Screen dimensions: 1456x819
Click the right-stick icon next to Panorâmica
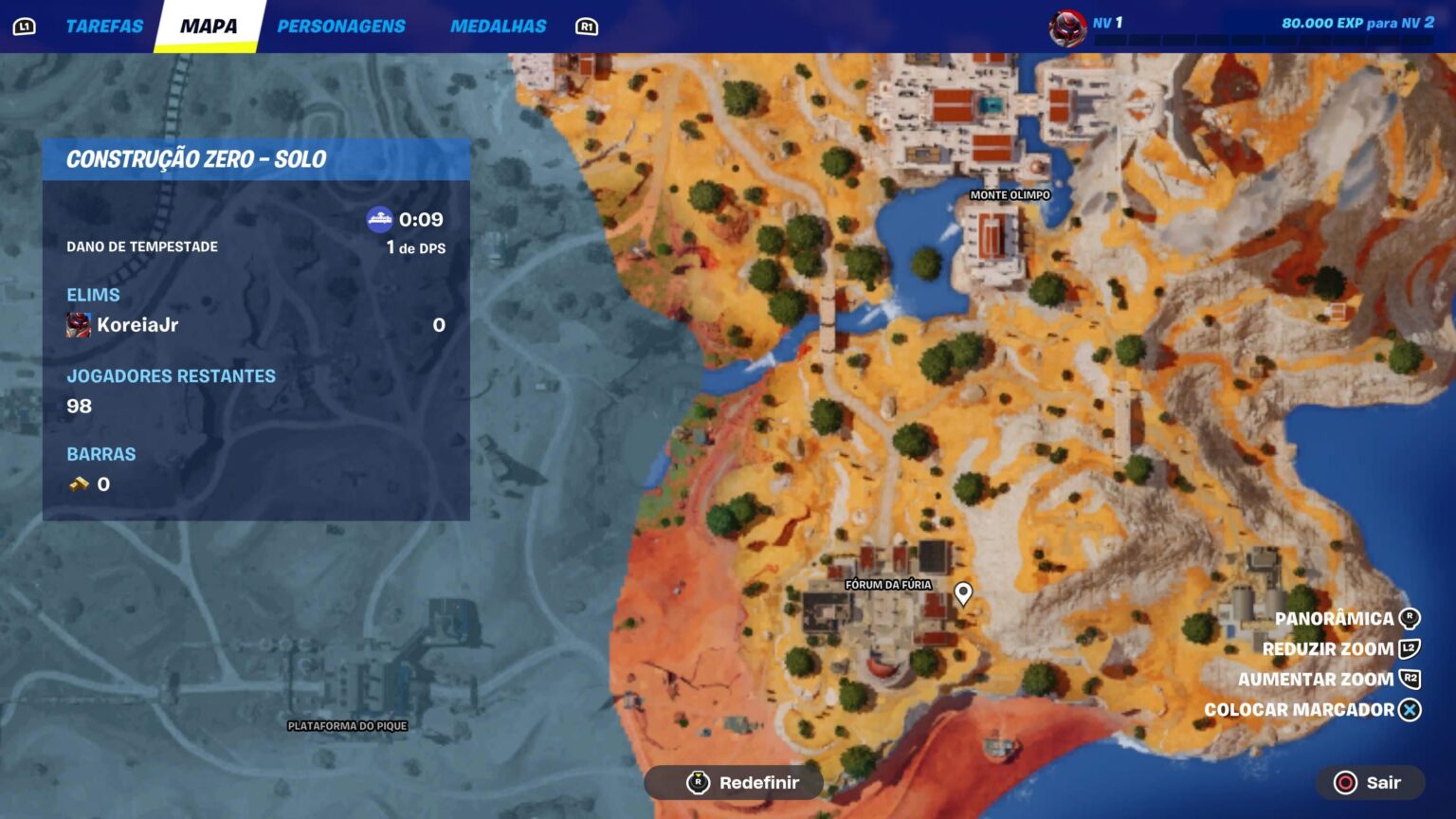(x=1410, y=618)
